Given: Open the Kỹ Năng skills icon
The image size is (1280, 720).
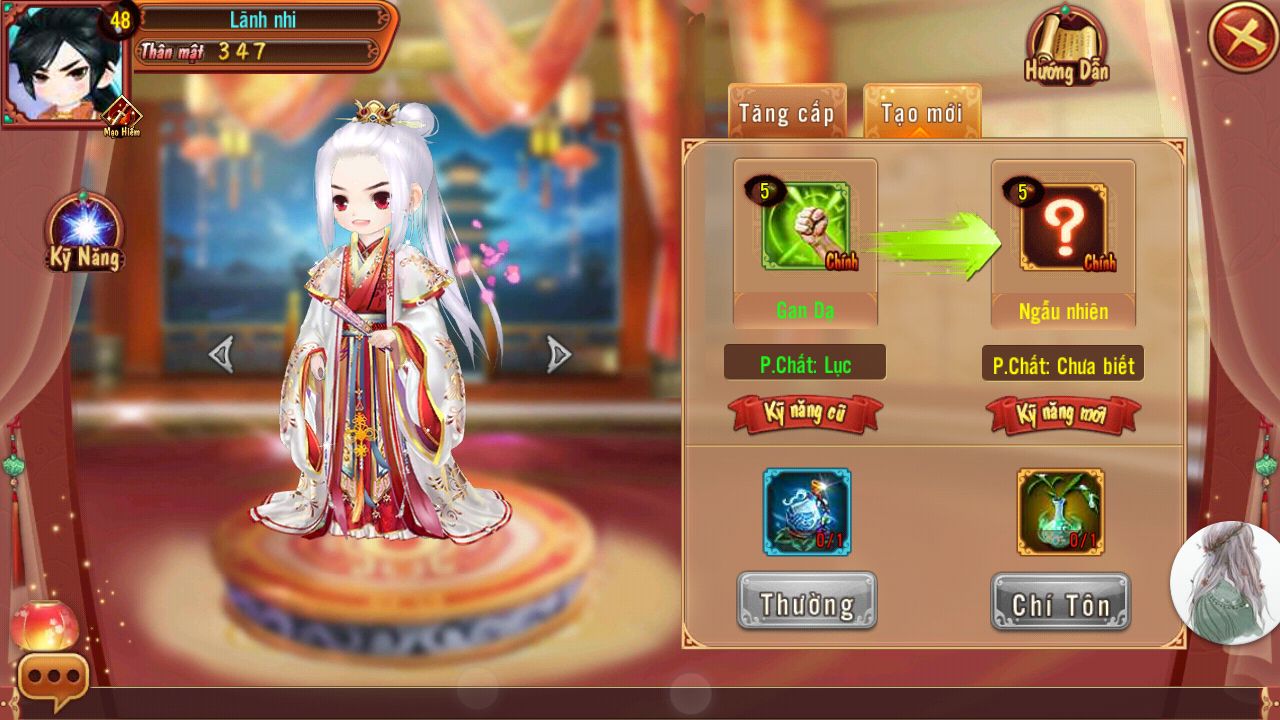Looking at the screenshot, I should click(85, 234).
